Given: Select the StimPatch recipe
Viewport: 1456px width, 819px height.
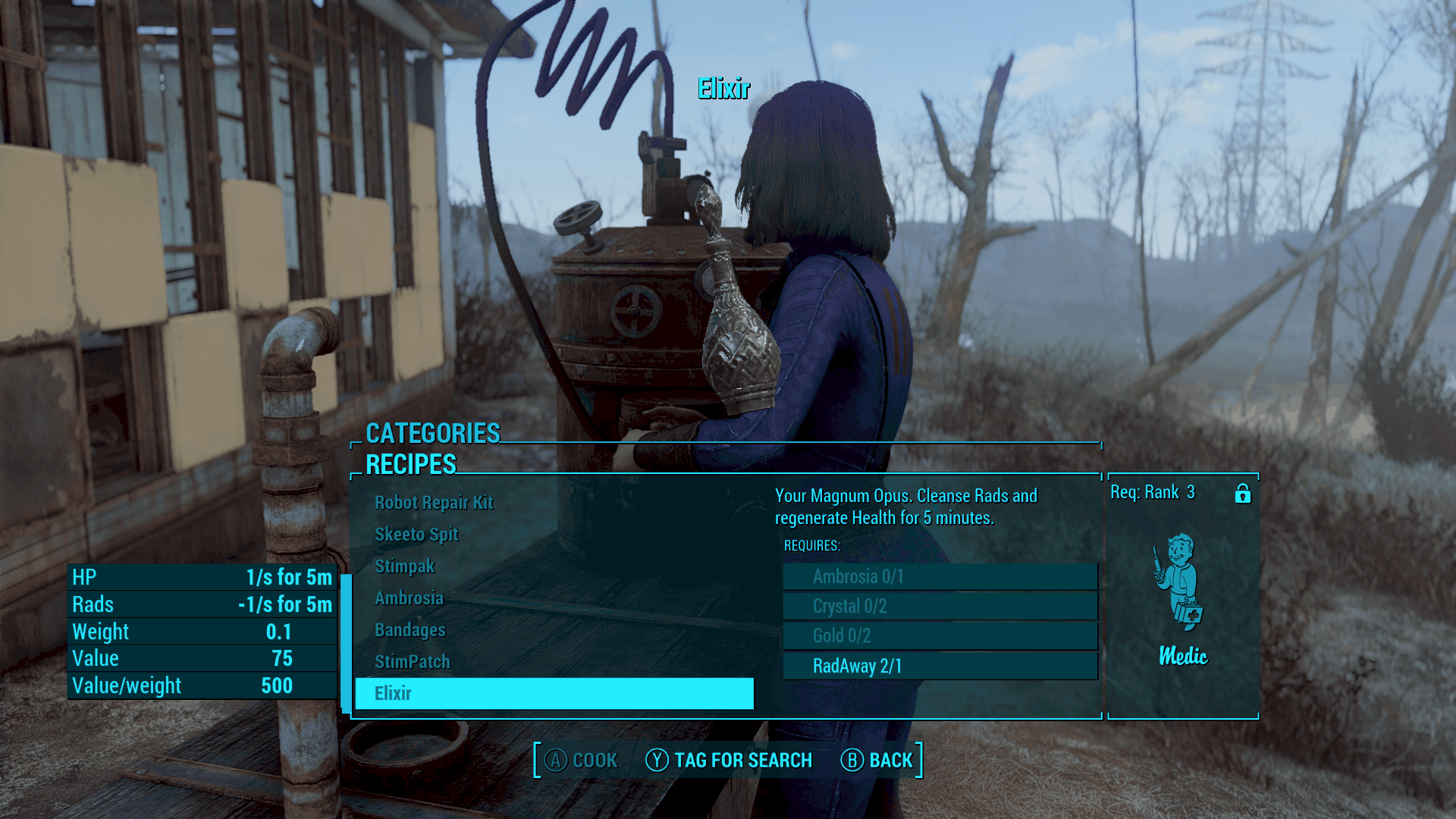Looking at the screenshot, I should [x=412, y=662].
